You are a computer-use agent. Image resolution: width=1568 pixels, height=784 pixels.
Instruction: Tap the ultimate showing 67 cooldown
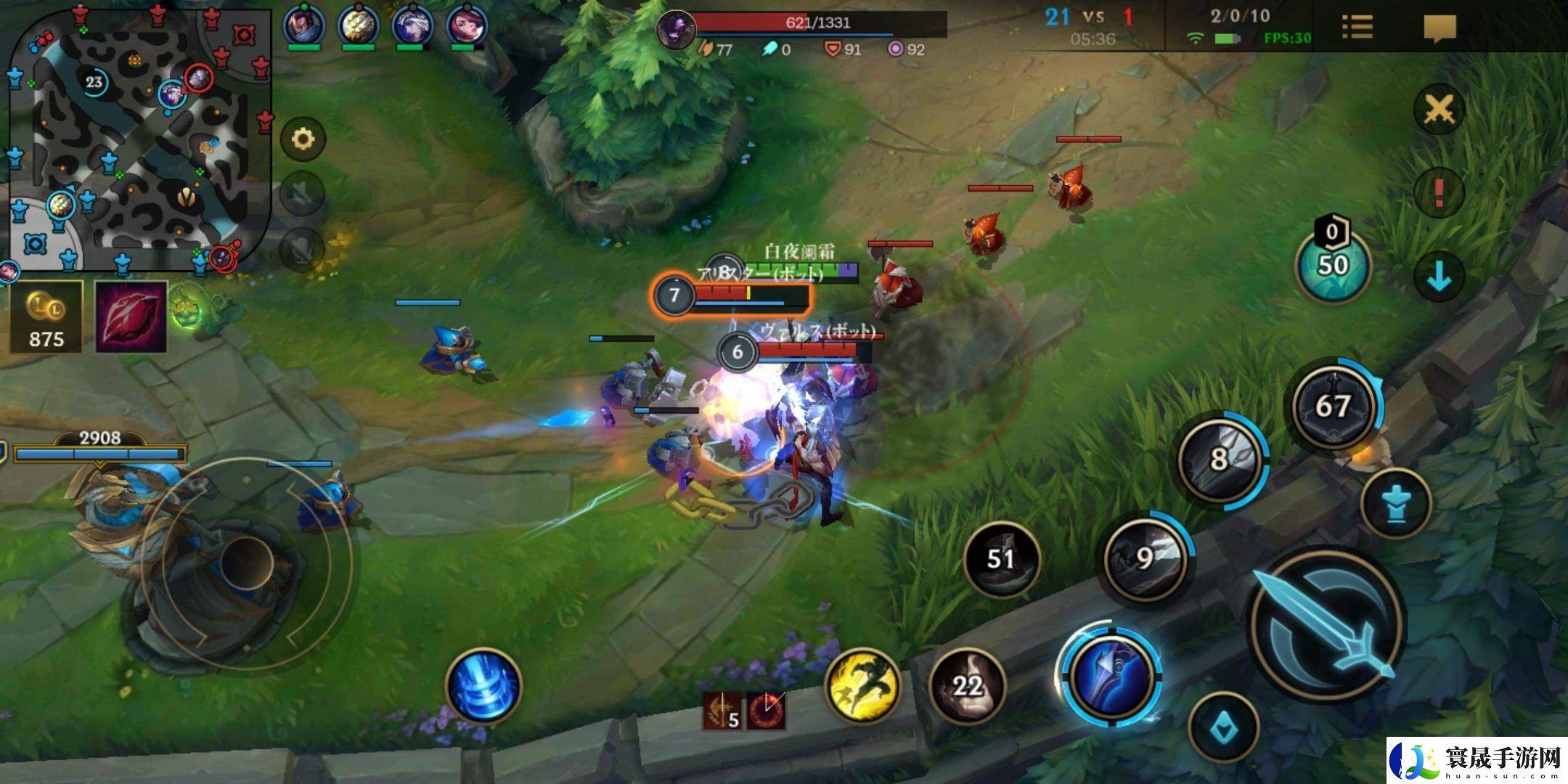point(1333,407)
